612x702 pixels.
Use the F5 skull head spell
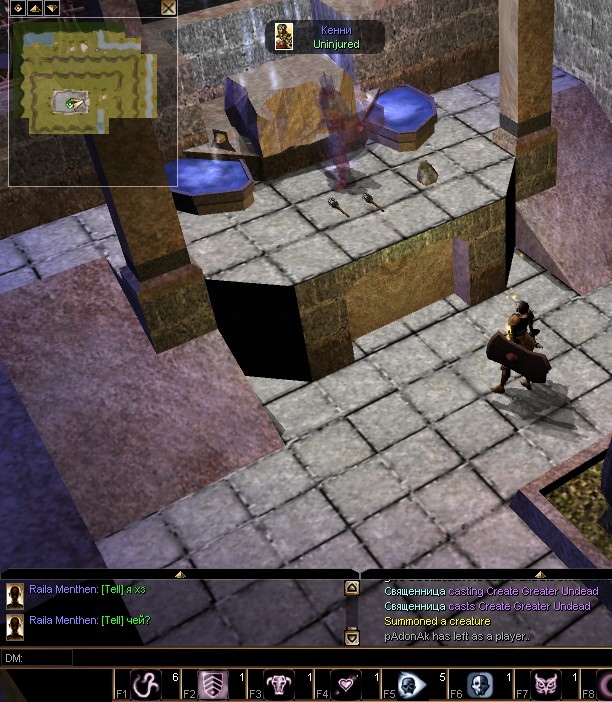[412, 685]
